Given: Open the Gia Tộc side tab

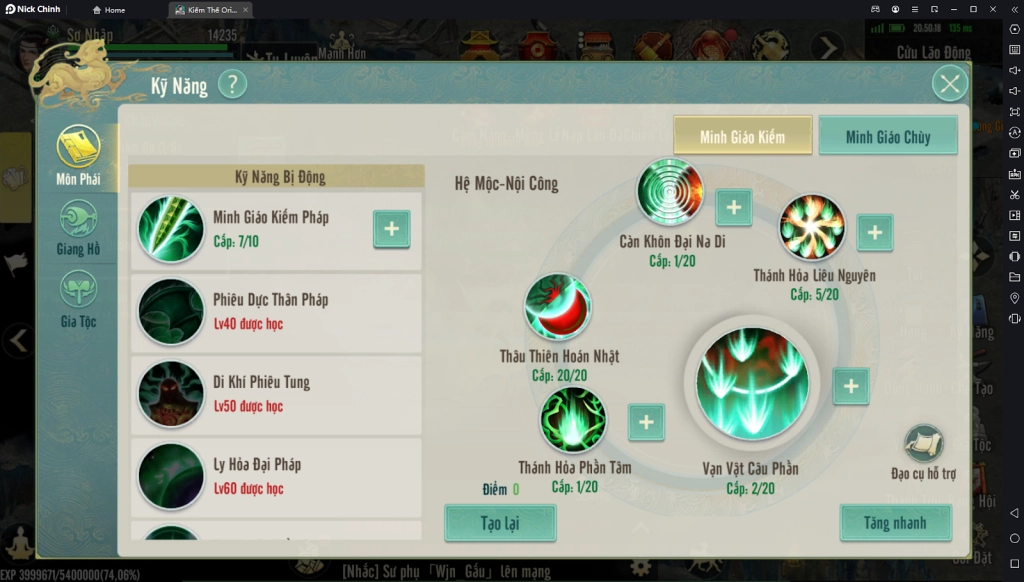Looking at the screenshot, I should [x=78, y=299].
